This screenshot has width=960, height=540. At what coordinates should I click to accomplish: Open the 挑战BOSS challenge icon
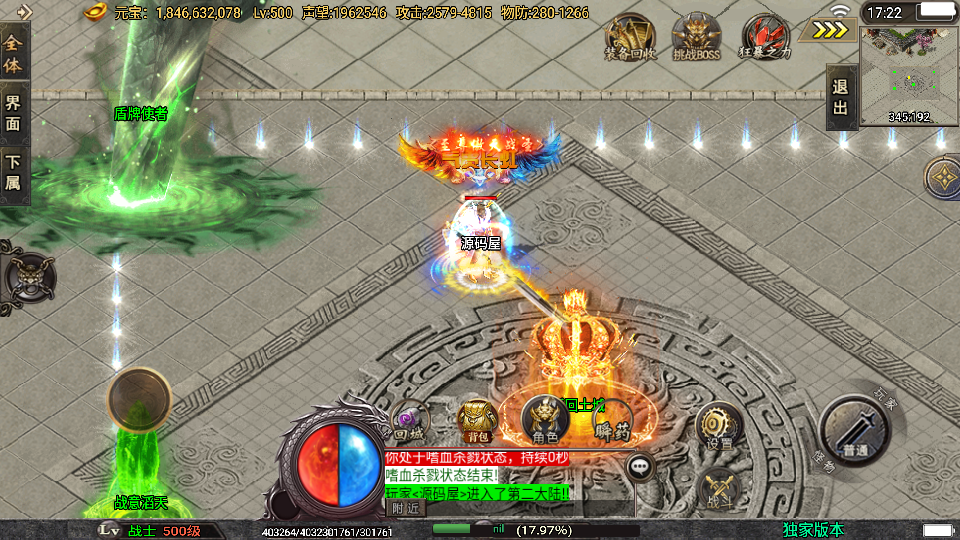coord(696,37)
